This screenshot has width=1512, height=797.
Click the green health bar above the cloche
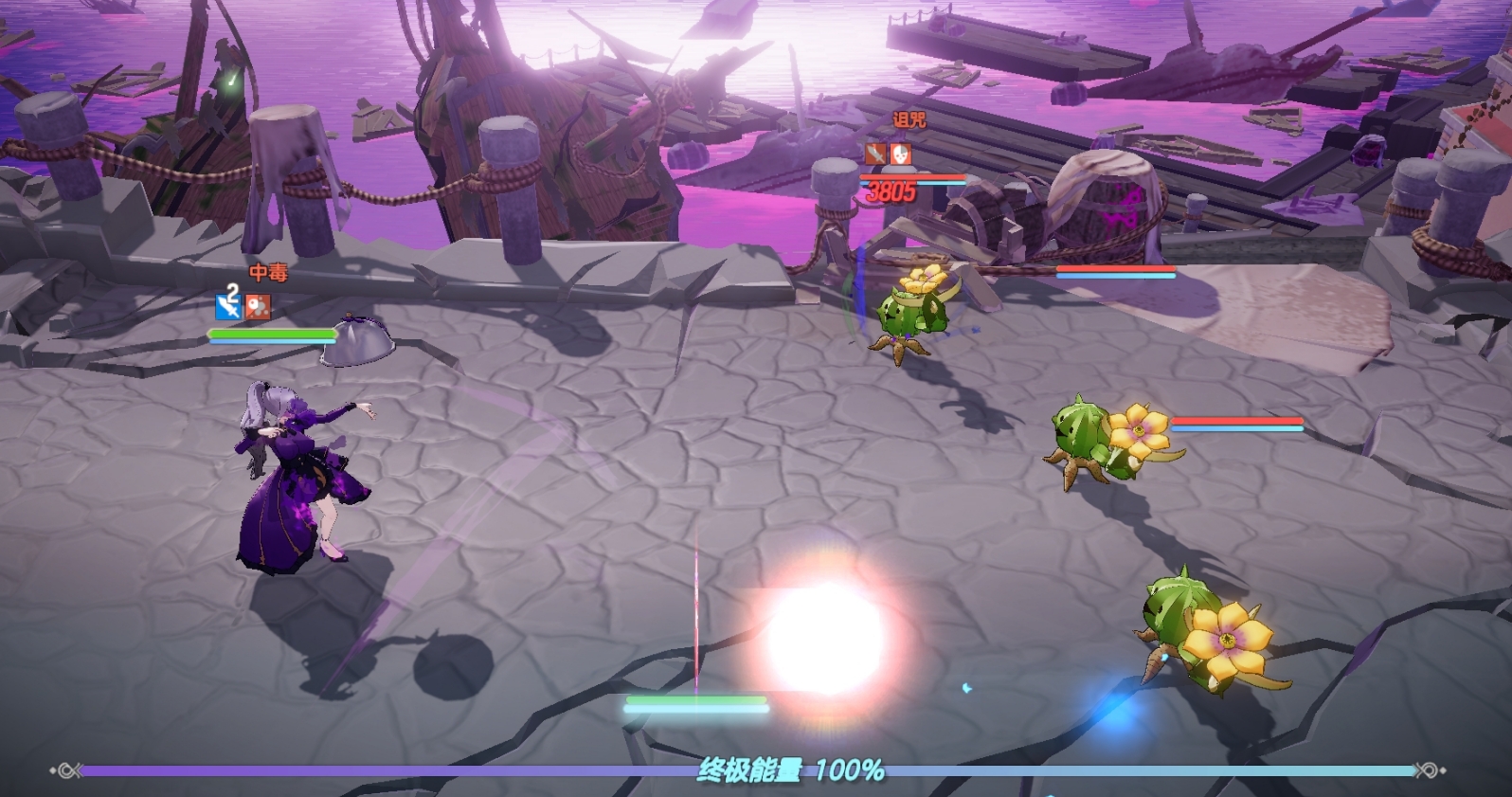(x=271, y=332)
